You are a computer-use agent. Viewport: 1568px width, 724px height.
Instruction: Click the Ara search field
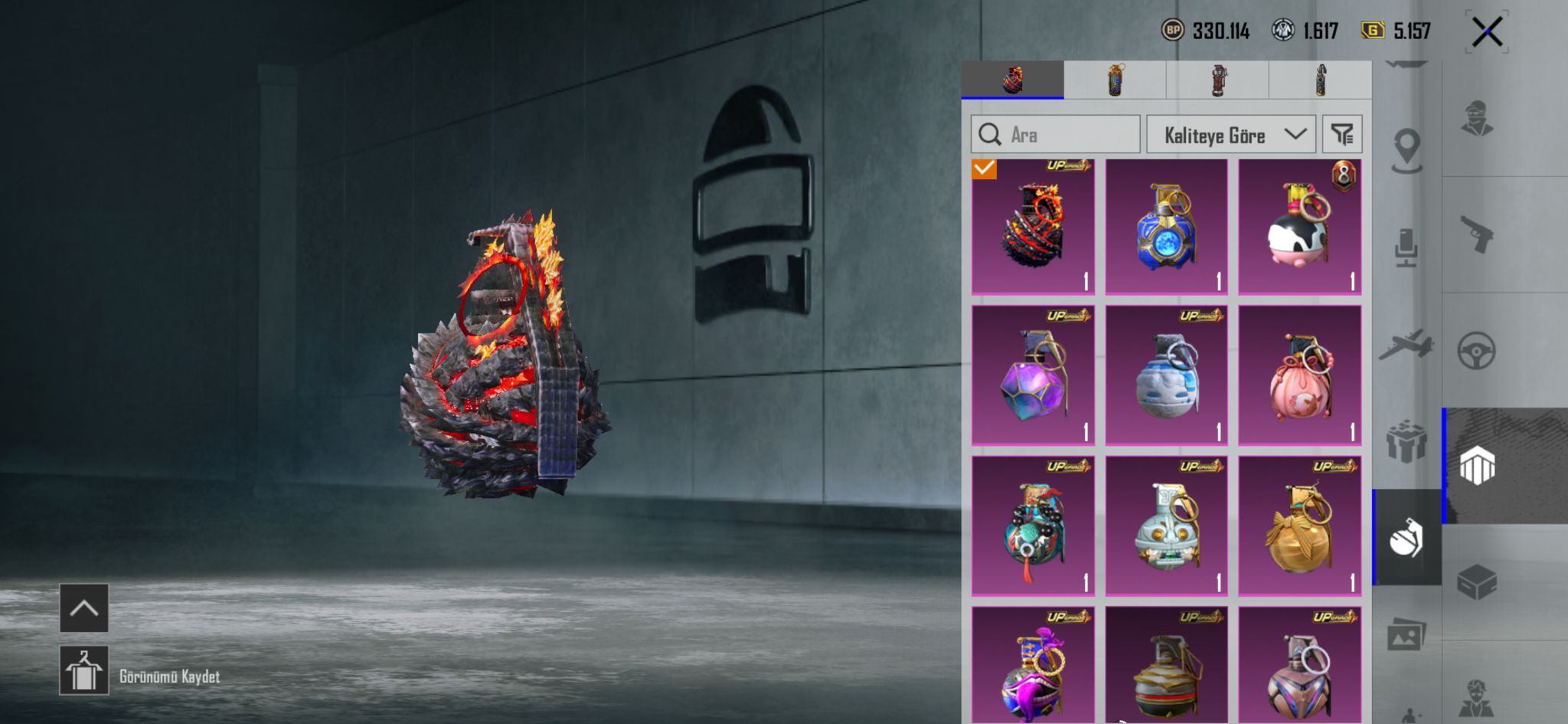1055,135
